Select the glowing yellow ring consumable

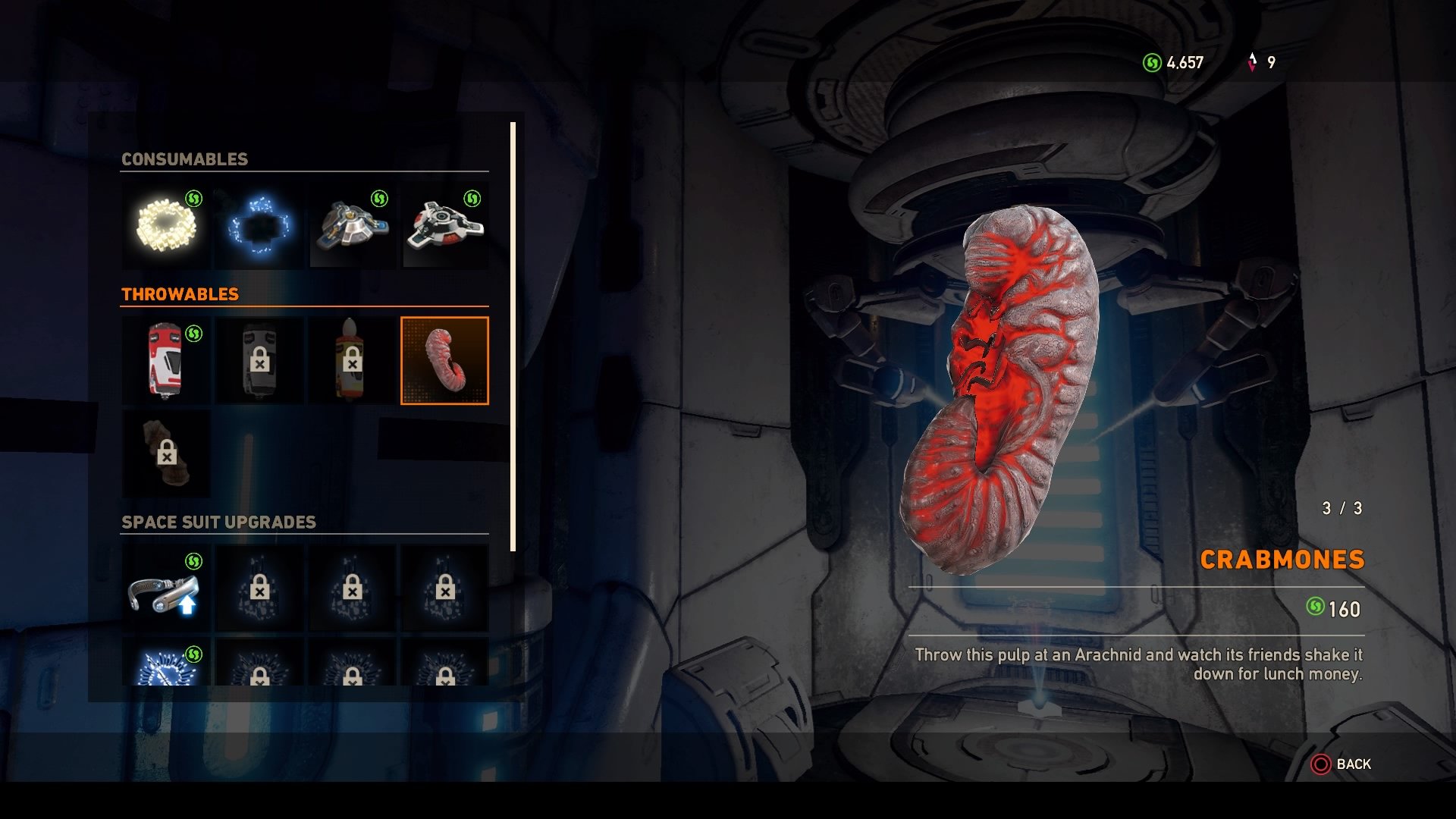(166, 225)
